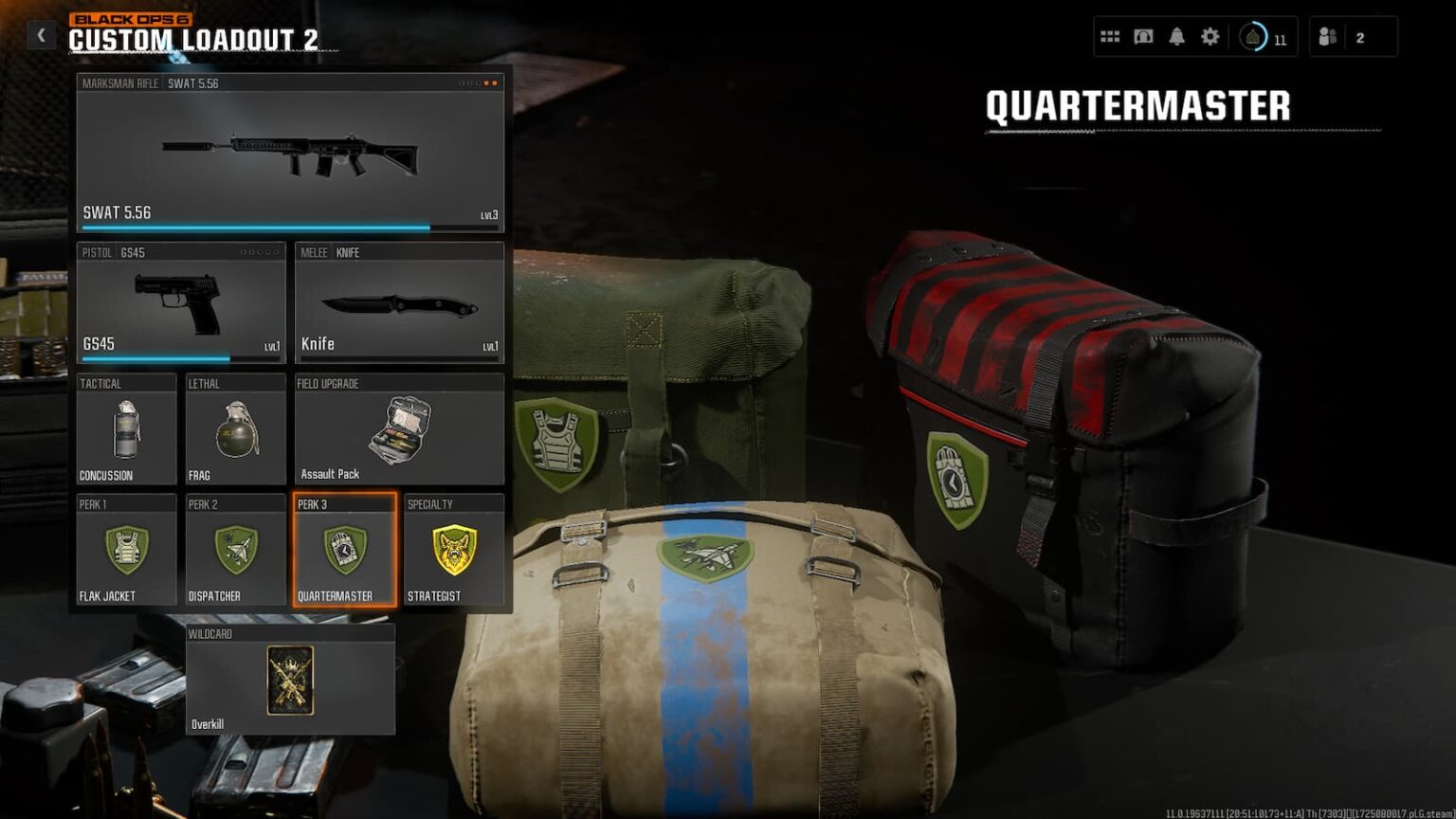Click the back arrow next to Custom Loadout 2

41,34
